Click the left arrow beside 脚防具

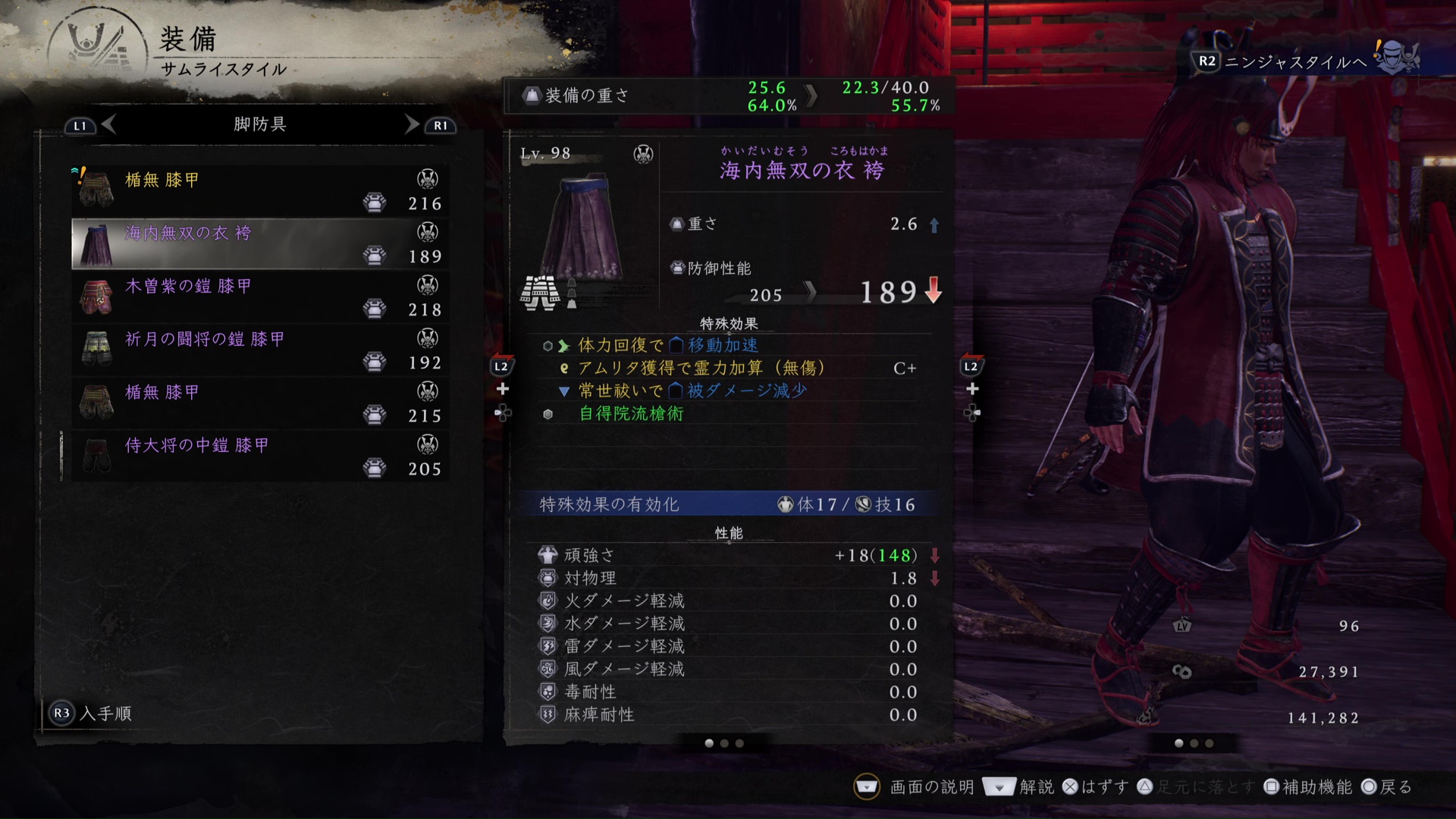(108, 124)
